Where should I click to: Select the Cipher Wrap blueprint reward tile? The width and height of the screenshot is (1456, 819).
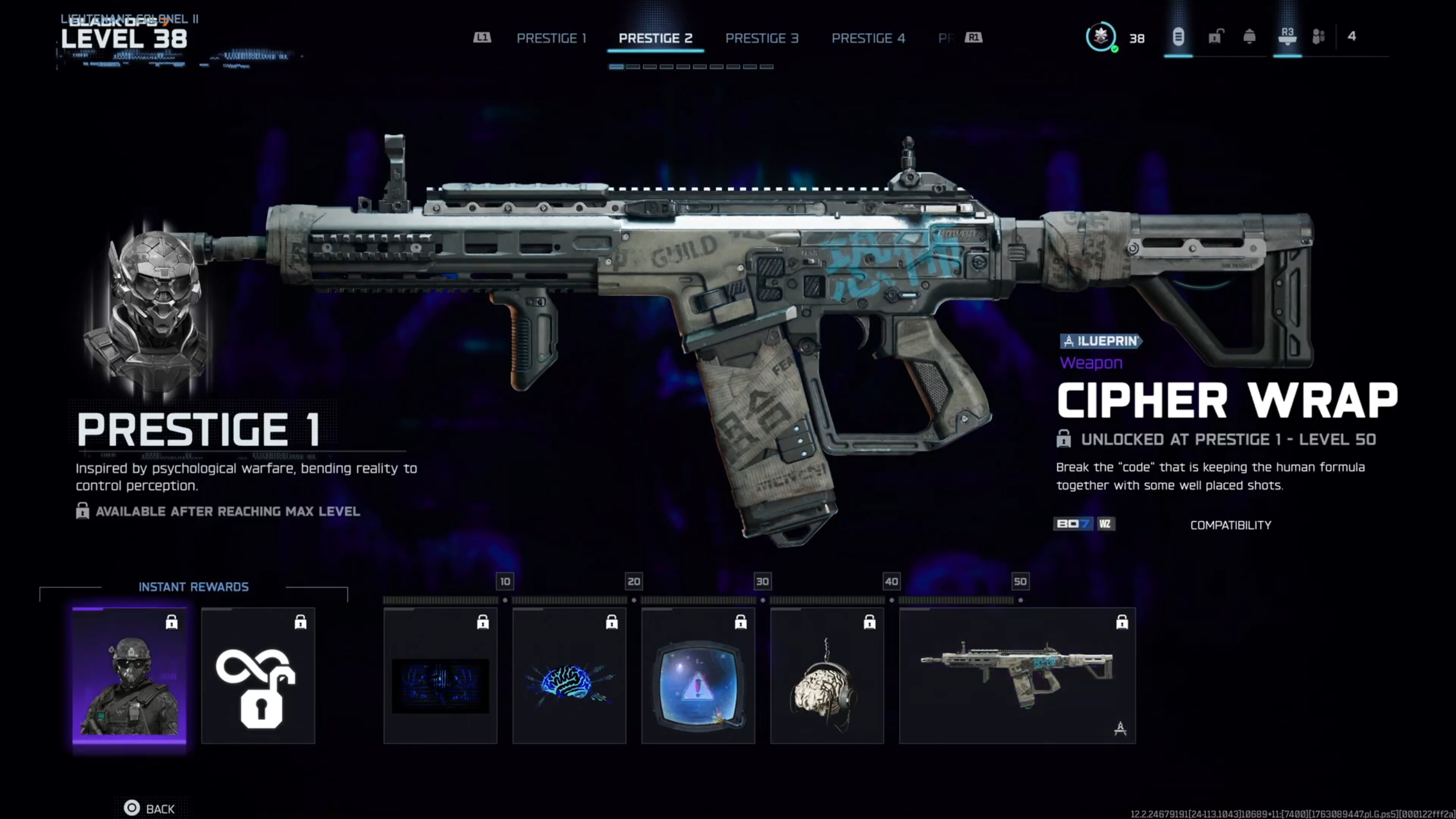1017,676
